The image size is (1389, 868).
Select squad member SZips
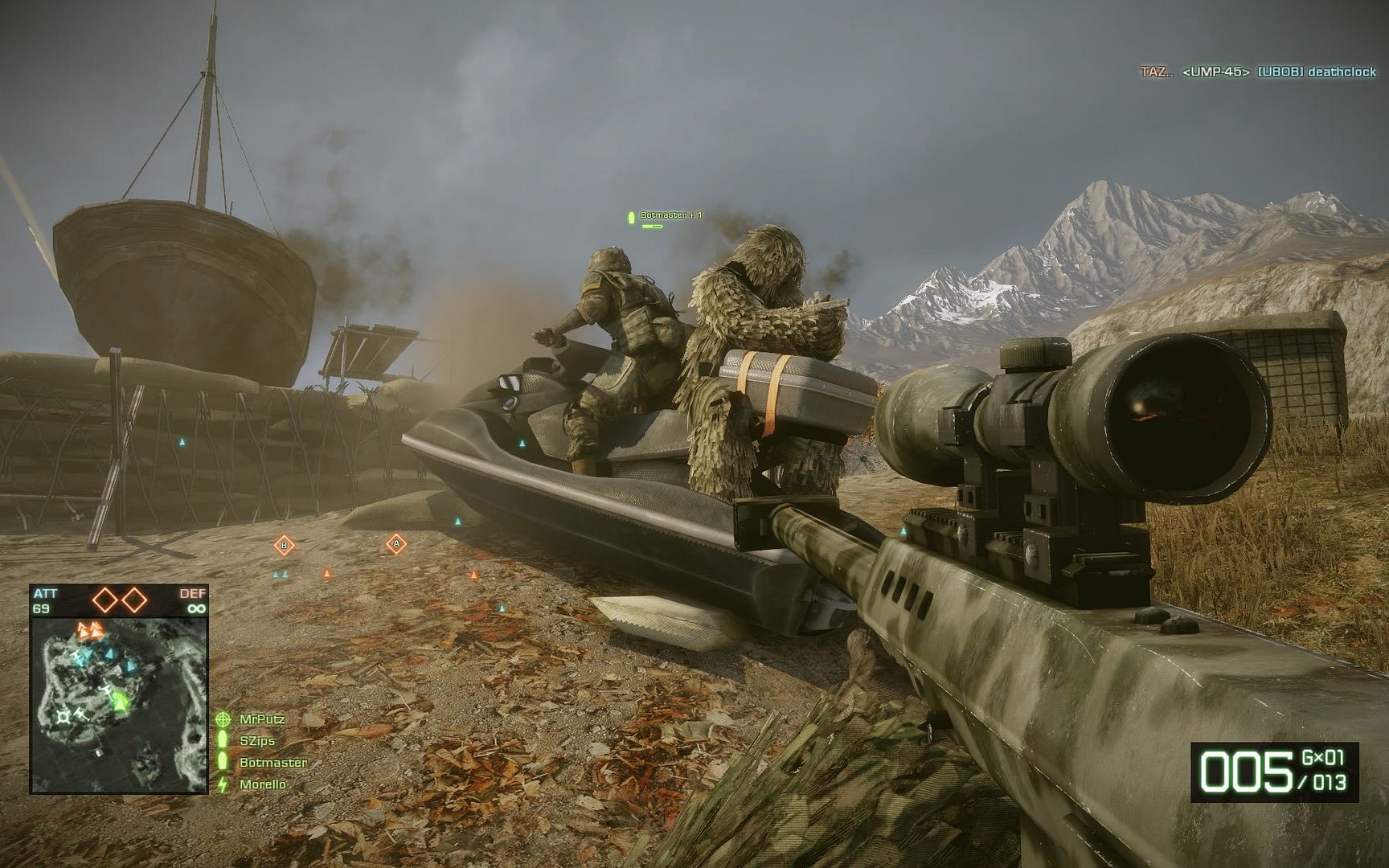click(x=257, y=741)
